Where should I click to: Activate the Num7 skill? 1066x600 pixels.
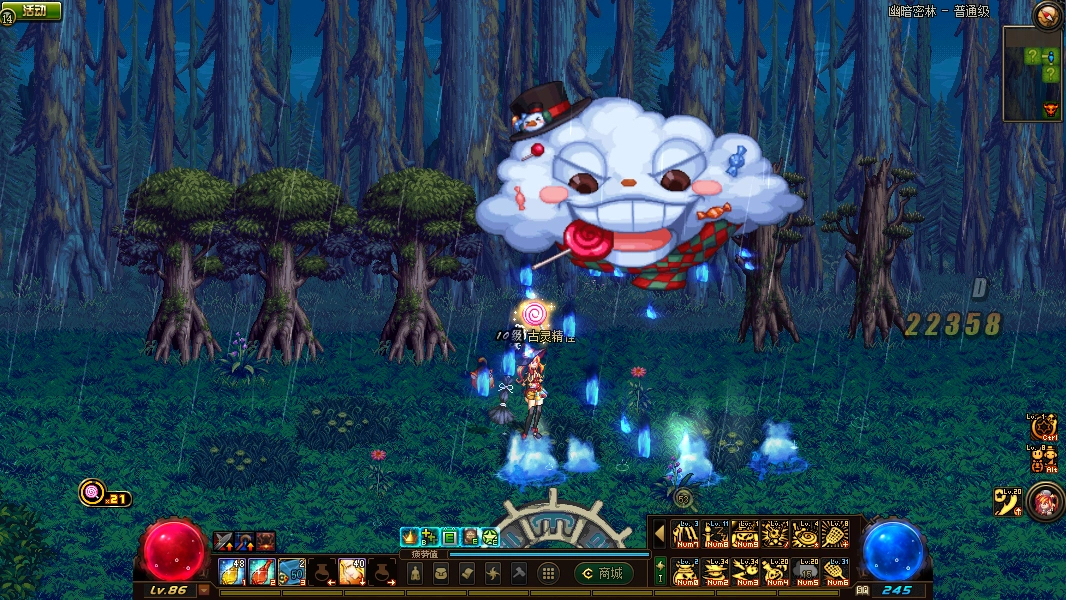tap(685, 535)
